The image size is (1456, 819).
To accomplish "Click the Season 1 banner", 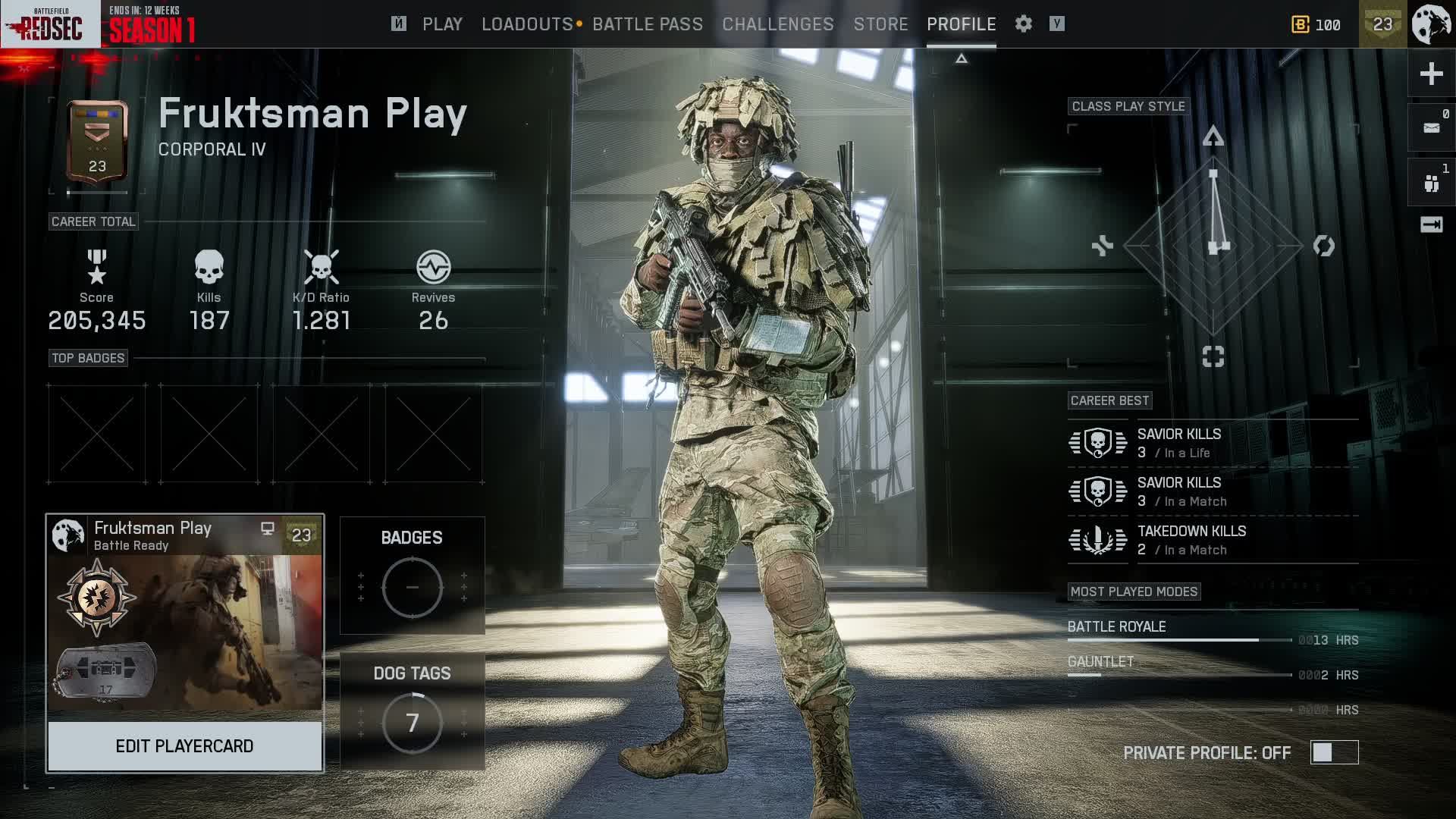I will [152, 25].
